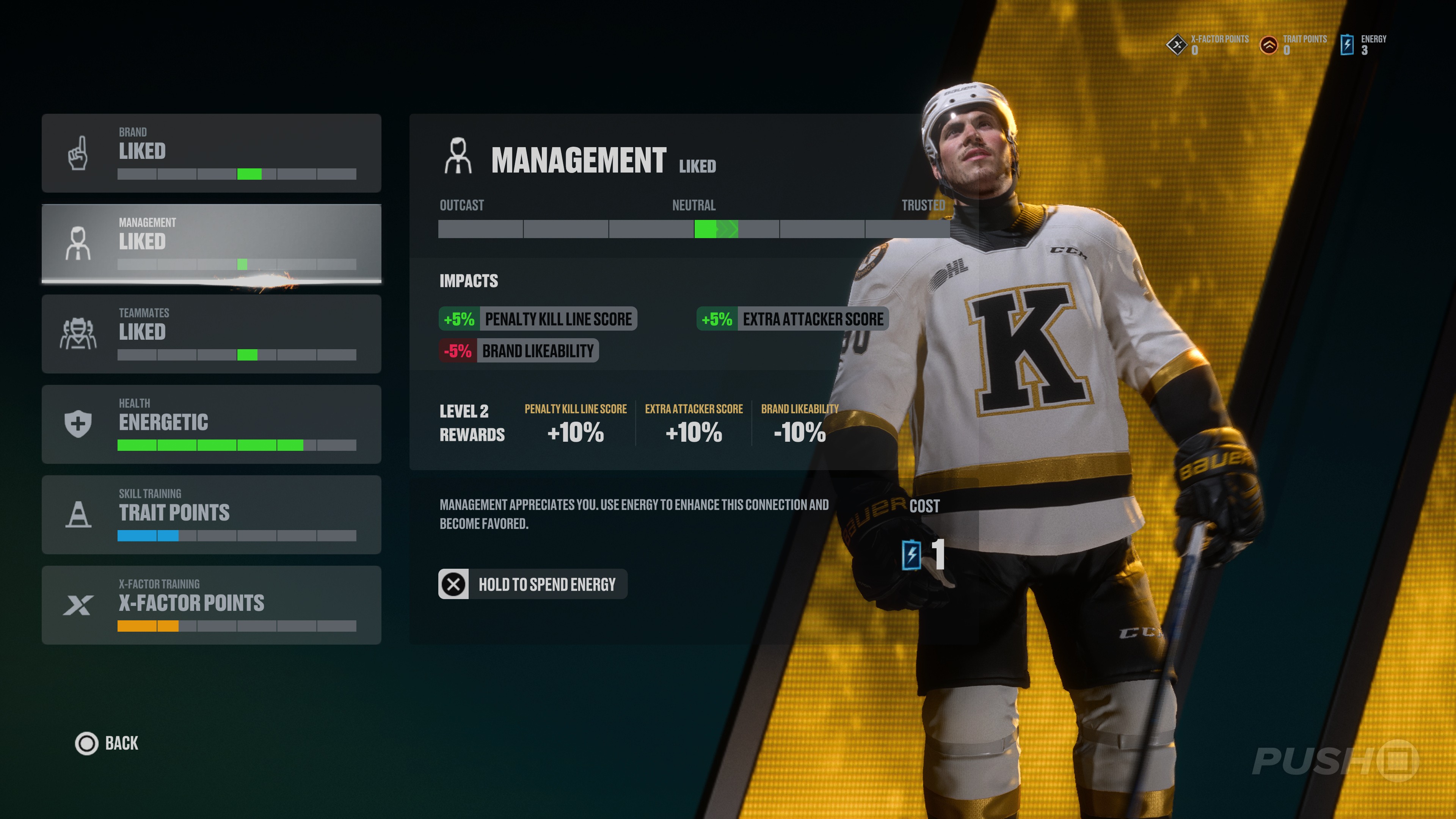Go back using the Back button
Viewport: 1456px width, 819px height.
coord(107,743)
